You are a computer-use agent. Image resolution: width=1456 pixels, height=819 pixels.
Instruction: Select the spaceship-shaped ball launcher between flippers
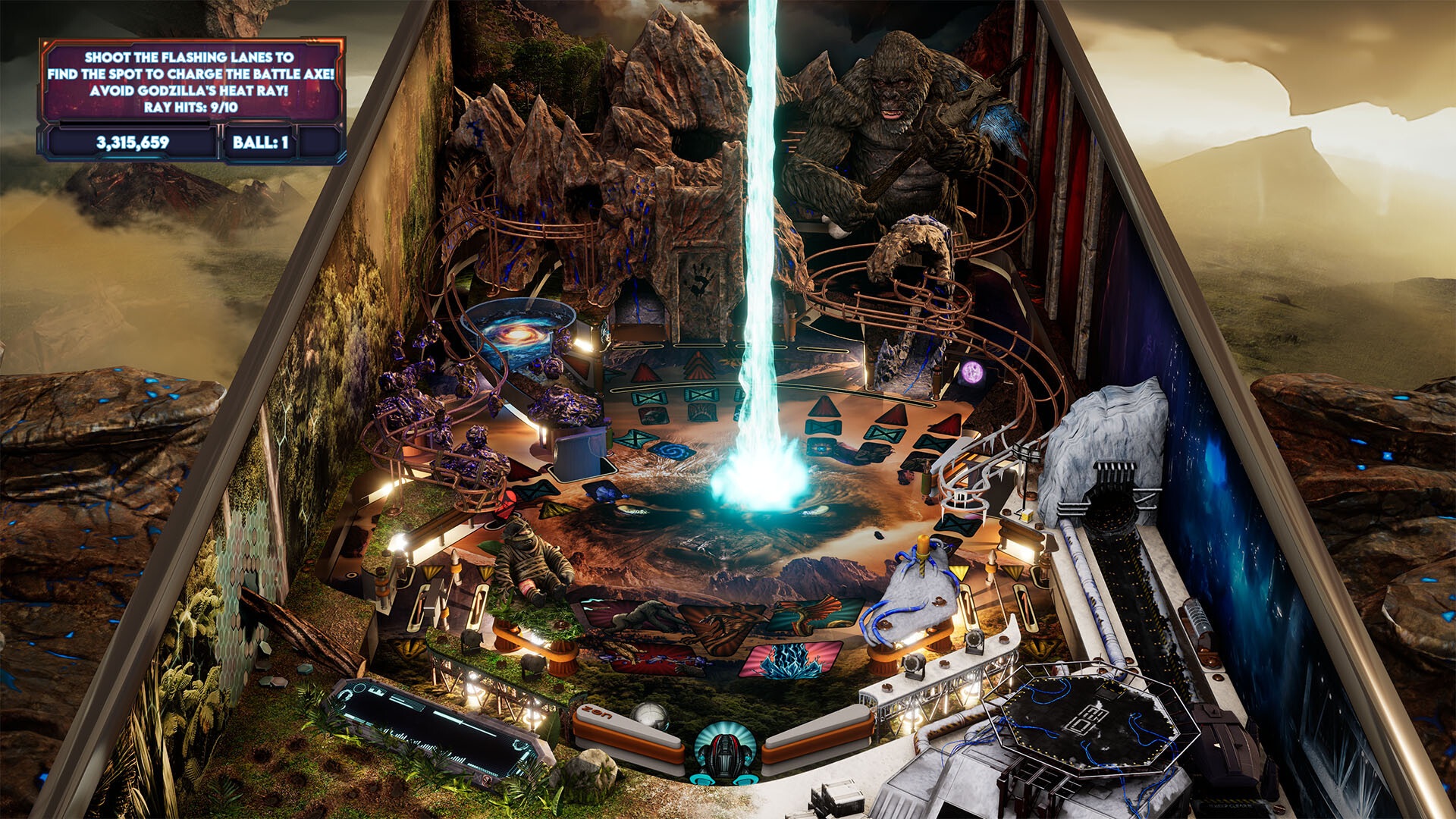[724, 751]
